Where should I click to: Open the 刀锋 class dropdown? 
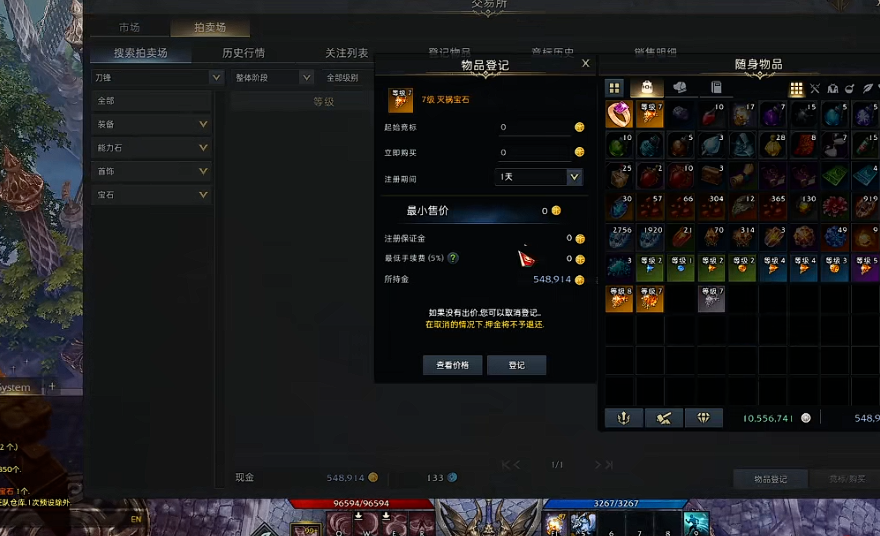point(158,77)
